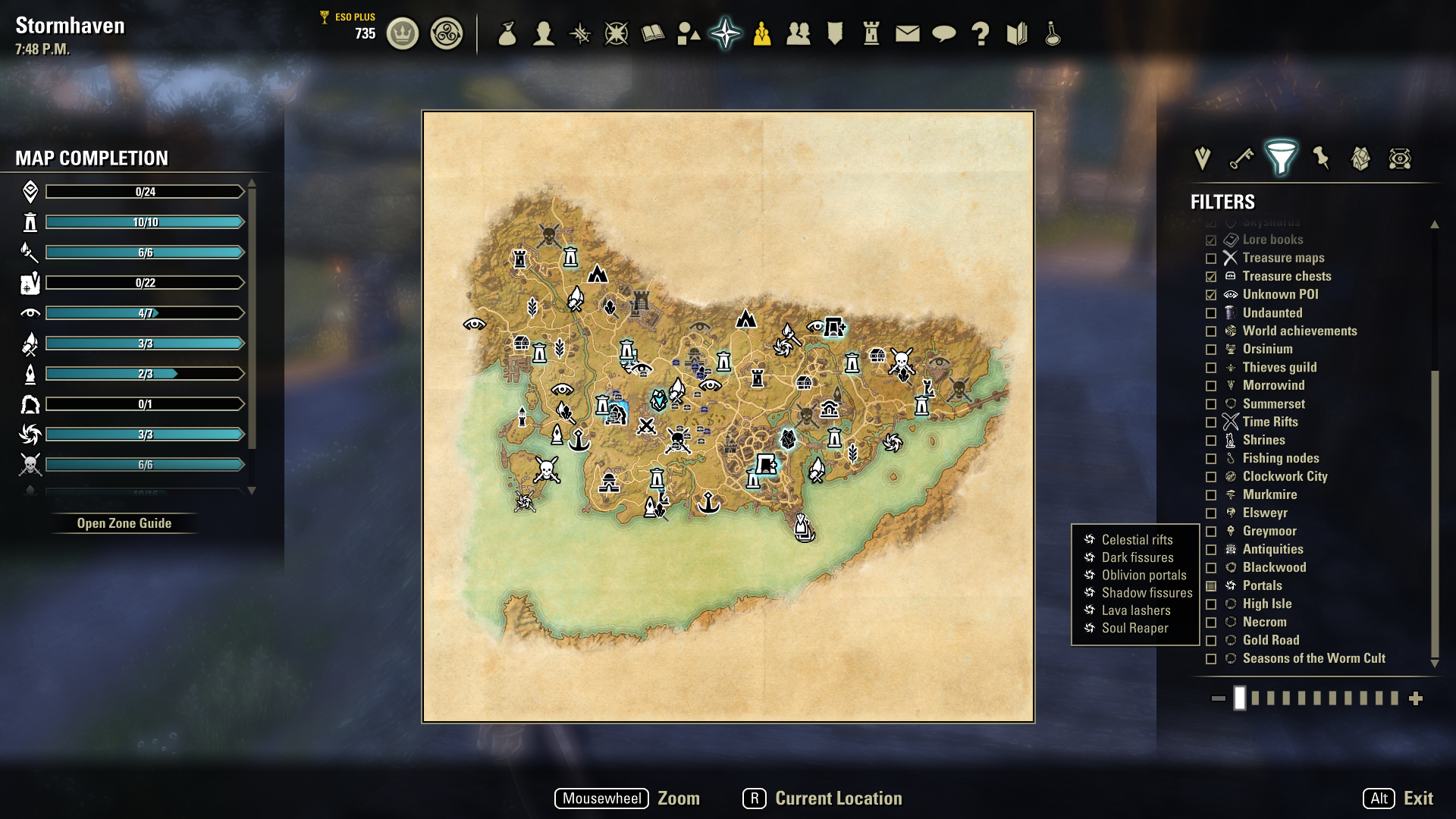Viewport: 1456px width, 819px height.
Task: Open the Skills menu
Action: point(579,33)
